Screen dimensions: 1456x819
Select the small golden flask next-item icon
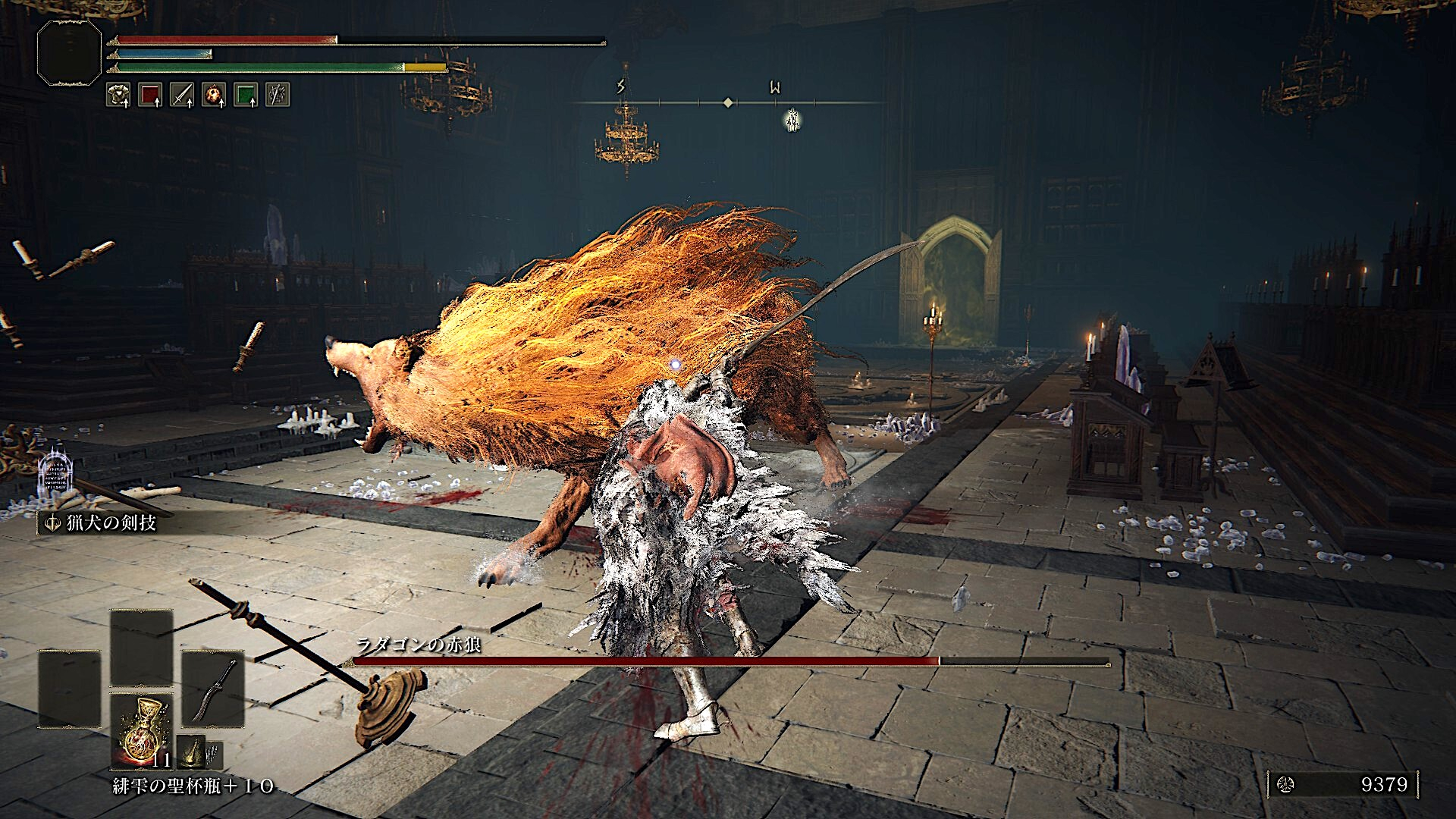click(191, 753)
